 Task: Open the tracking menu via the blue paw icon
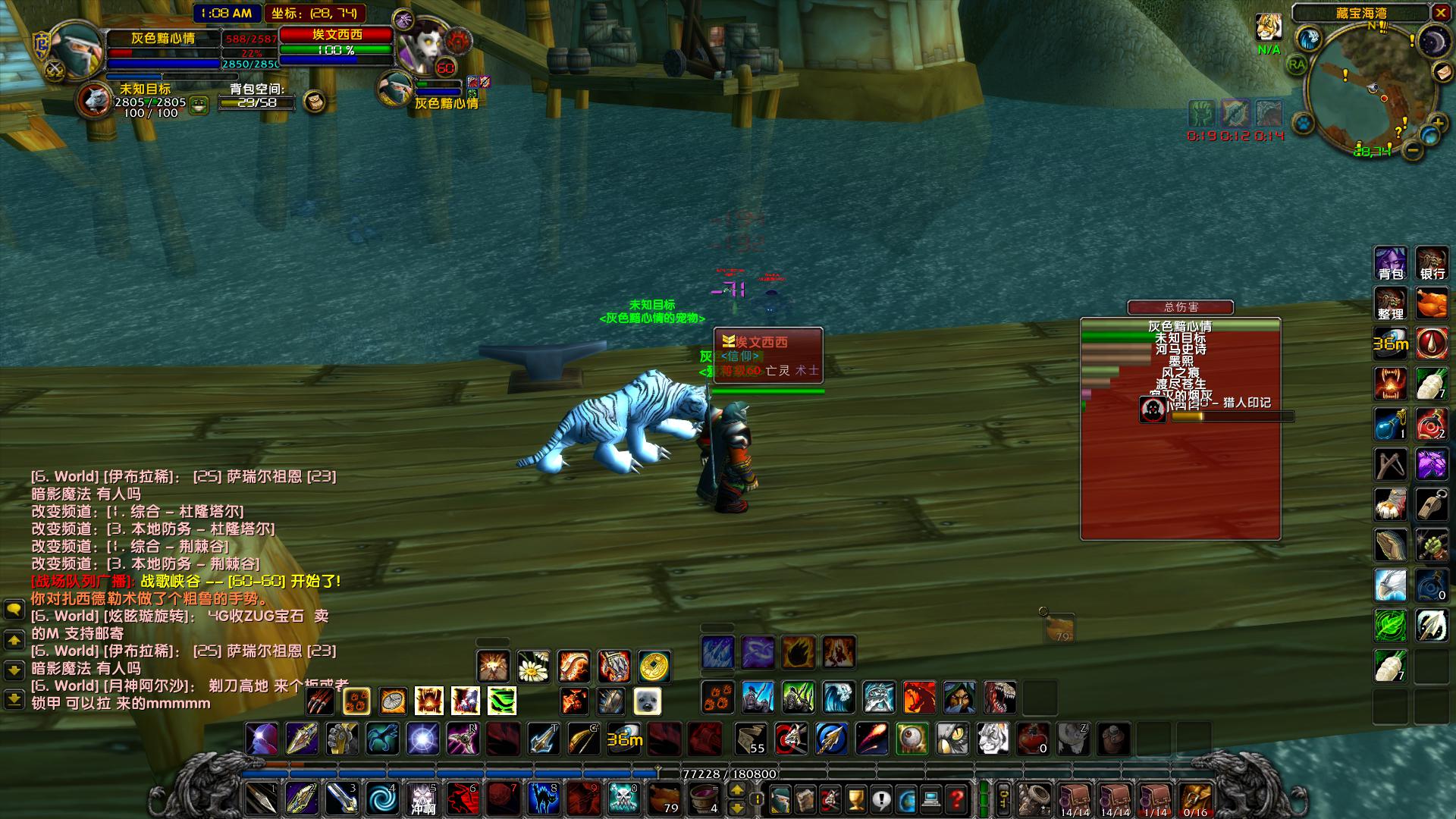pos(1304,124)
